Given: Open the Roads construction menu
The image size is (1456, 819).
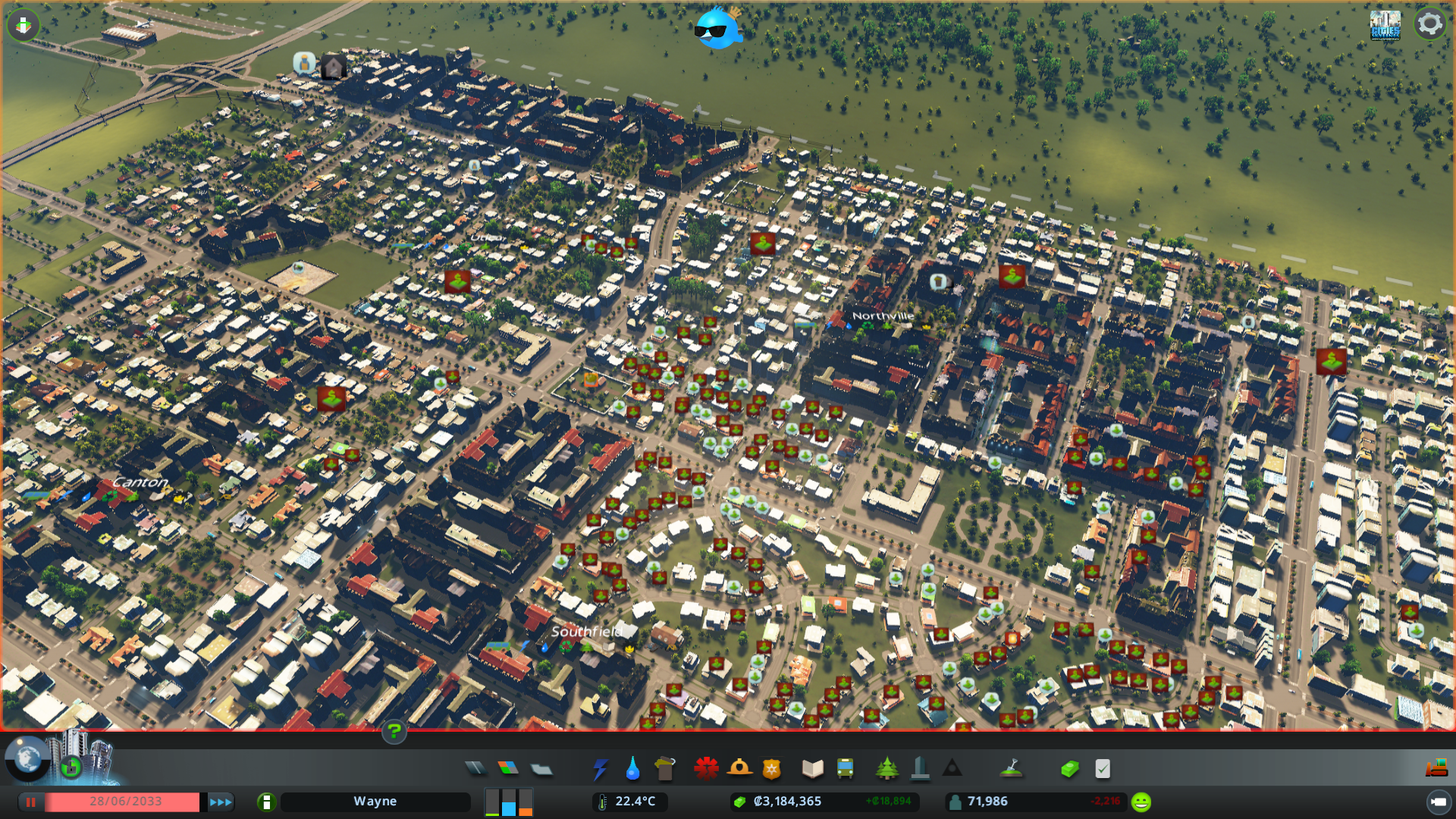Looking at the screenshot, I should pos(476,768).
